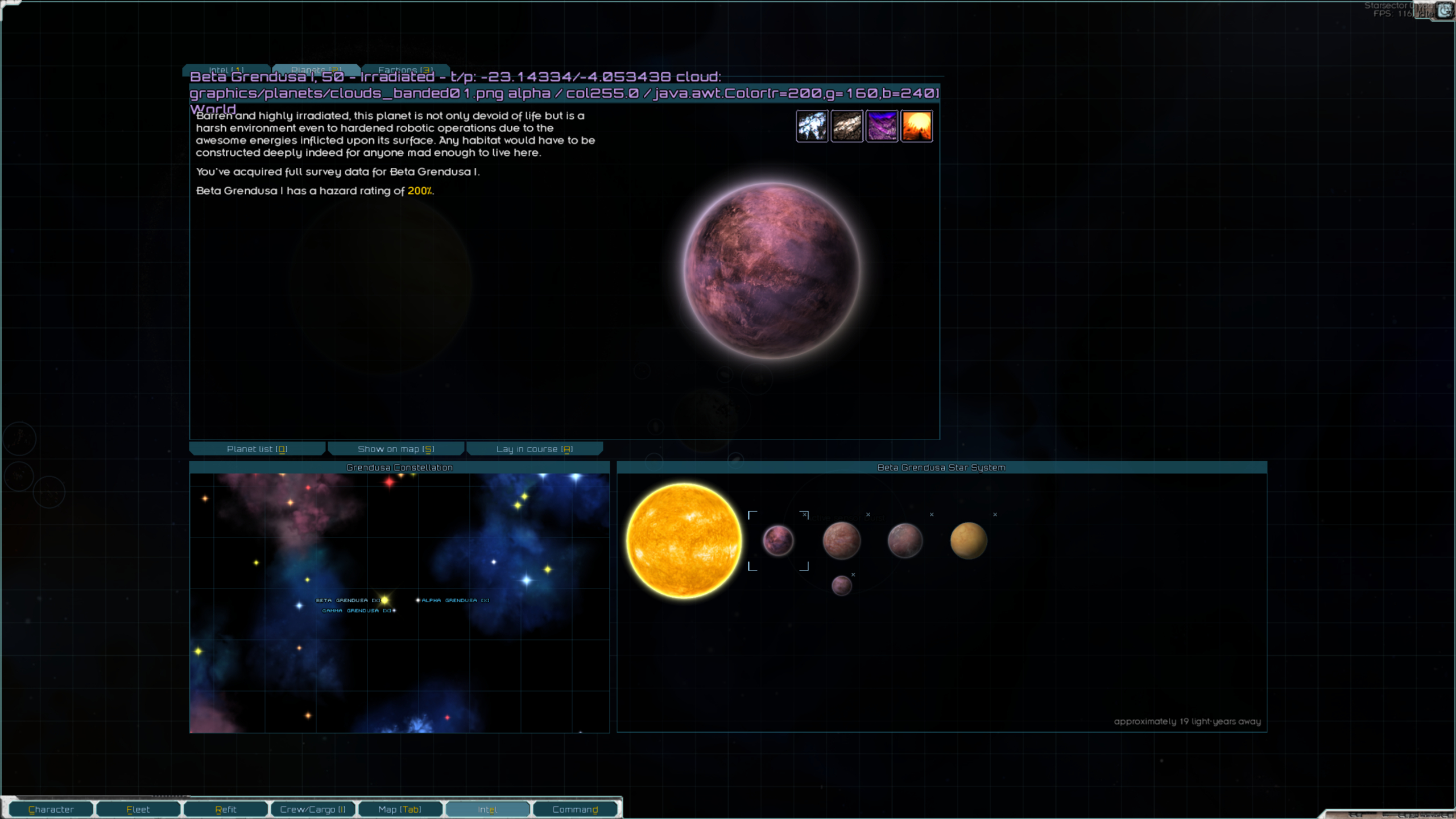Open the Character screen
Image resolution: width=1456 pixels, height=819 pixels.
tap(52, 809)
